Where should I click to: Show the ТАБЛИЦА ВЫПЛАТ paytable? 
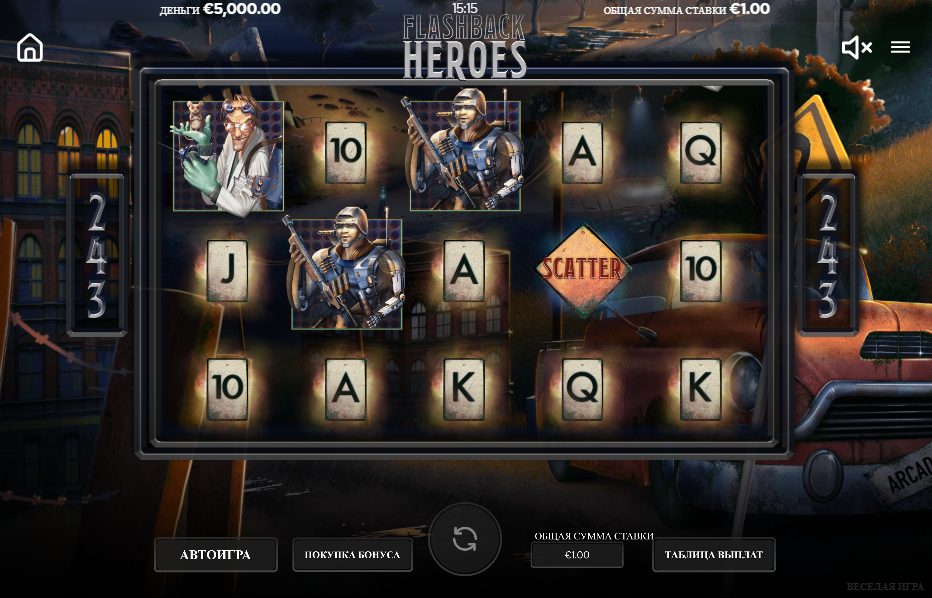tap(713, 554)
